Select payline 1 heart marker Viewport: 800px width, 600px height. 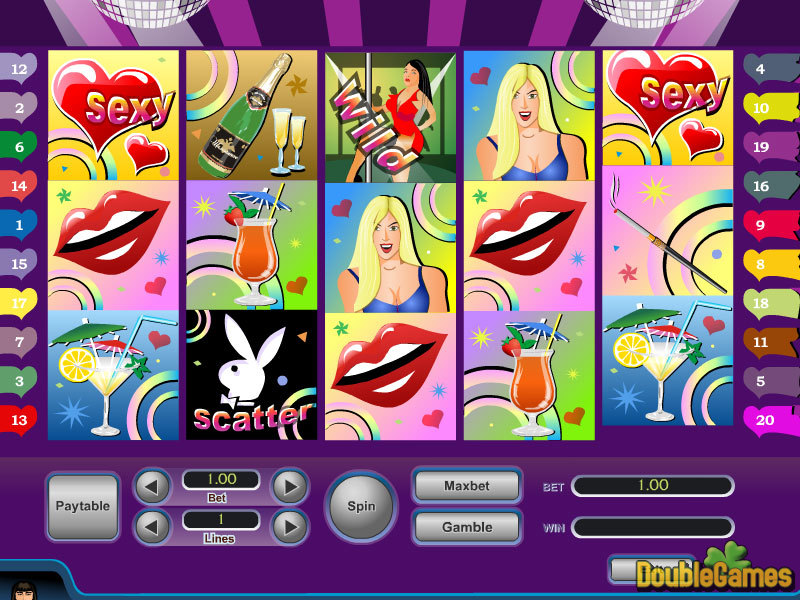click(19, 226)
